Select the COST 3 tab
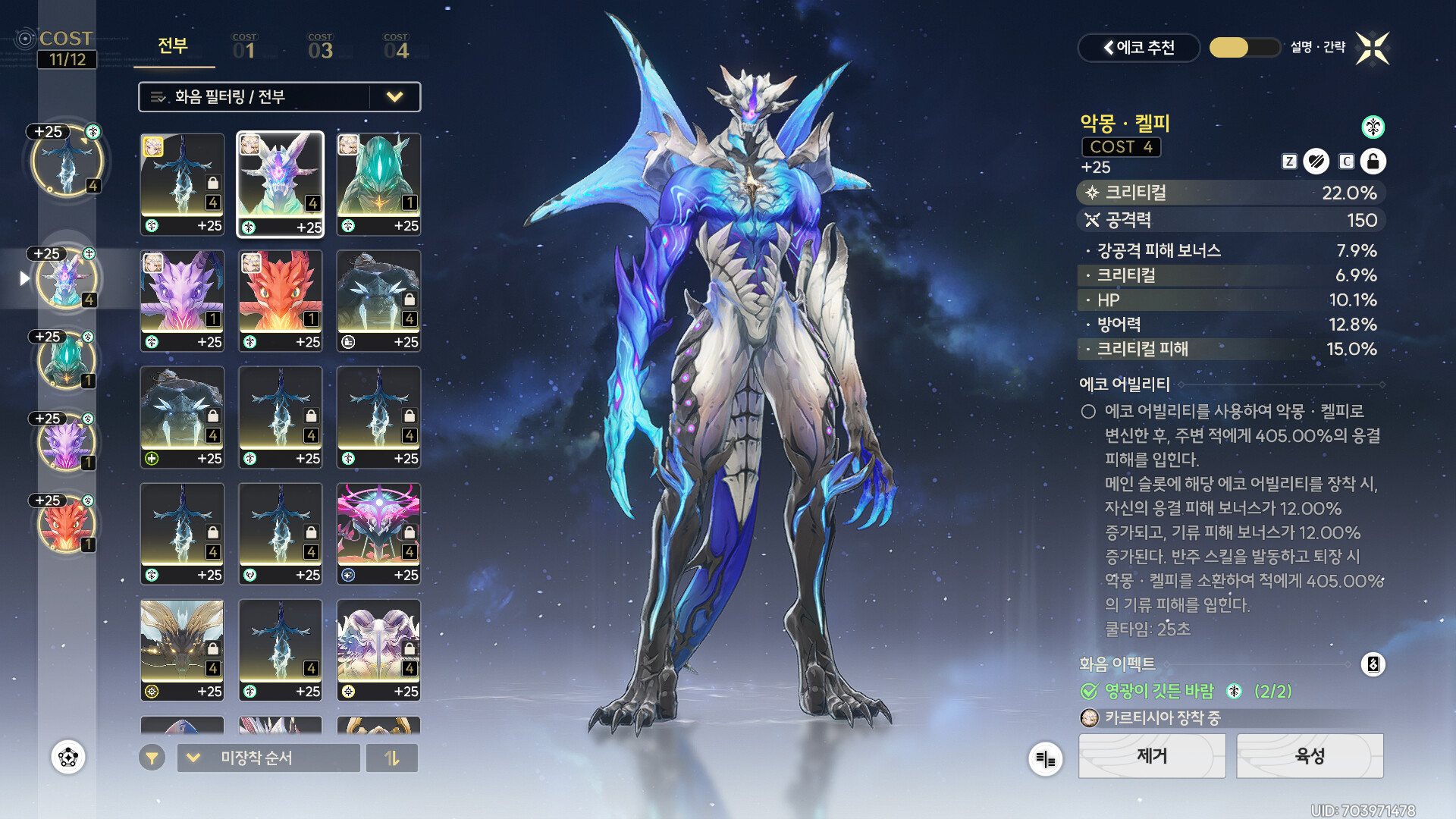The height and width of the screenshot is (819, 1456). coord(320,47)
